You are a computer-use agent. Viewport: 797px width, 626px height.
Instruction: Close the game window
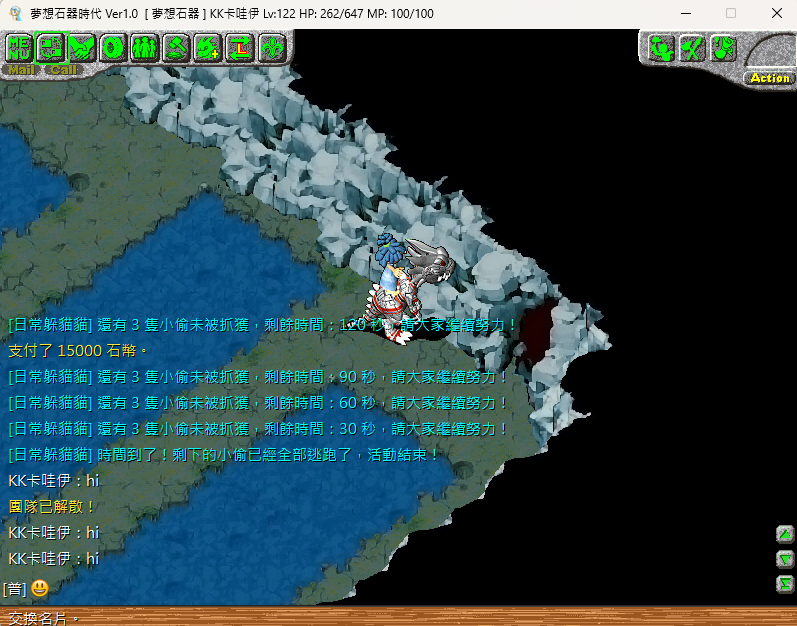click(x=776, y=13)
